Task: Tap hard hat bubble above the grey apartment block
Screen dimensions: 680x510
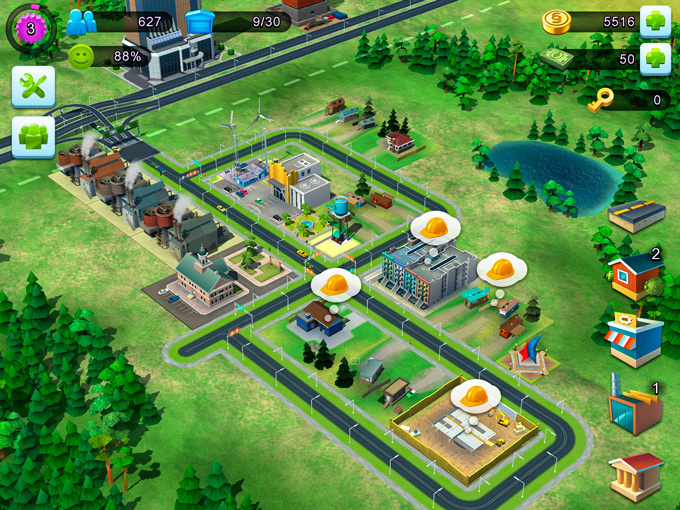Action: [435, 228]
